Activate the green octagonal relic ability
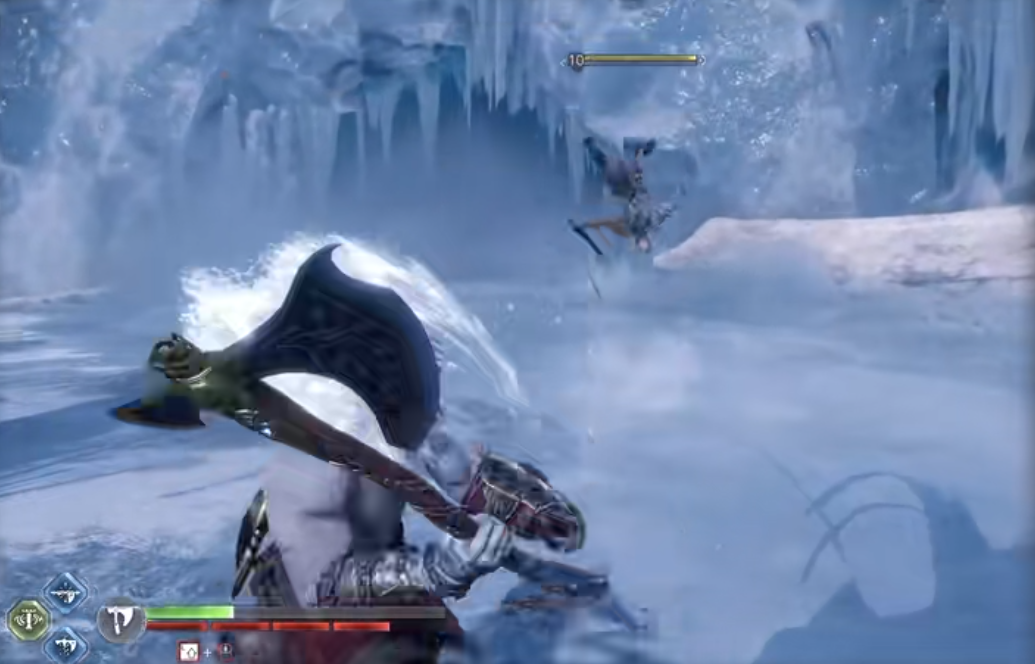The image size is (1035, 664). pos(28,620)
